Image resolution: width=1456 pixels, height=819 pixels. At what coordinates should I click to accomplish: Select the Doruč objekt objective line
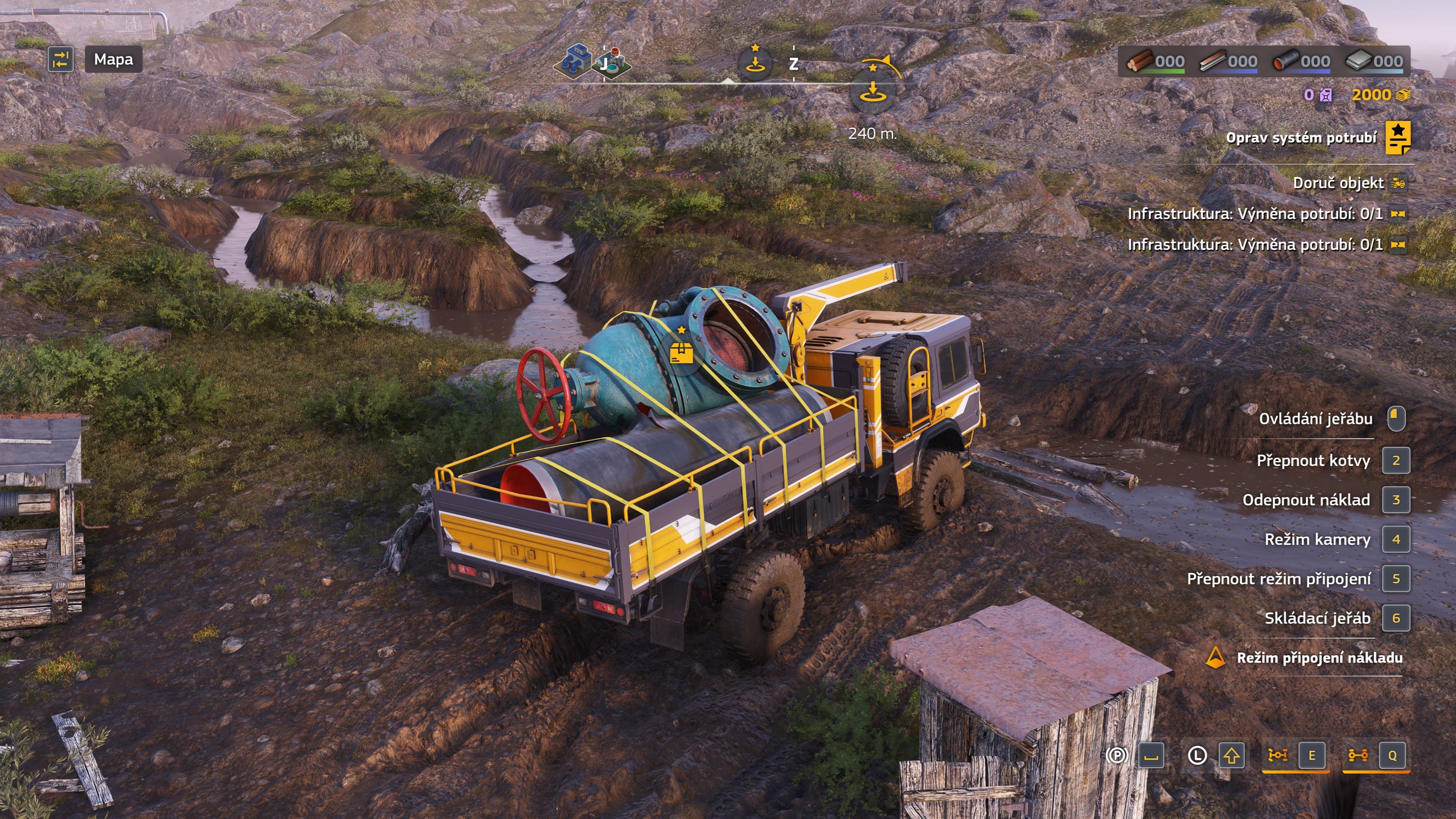(1338, 183)
